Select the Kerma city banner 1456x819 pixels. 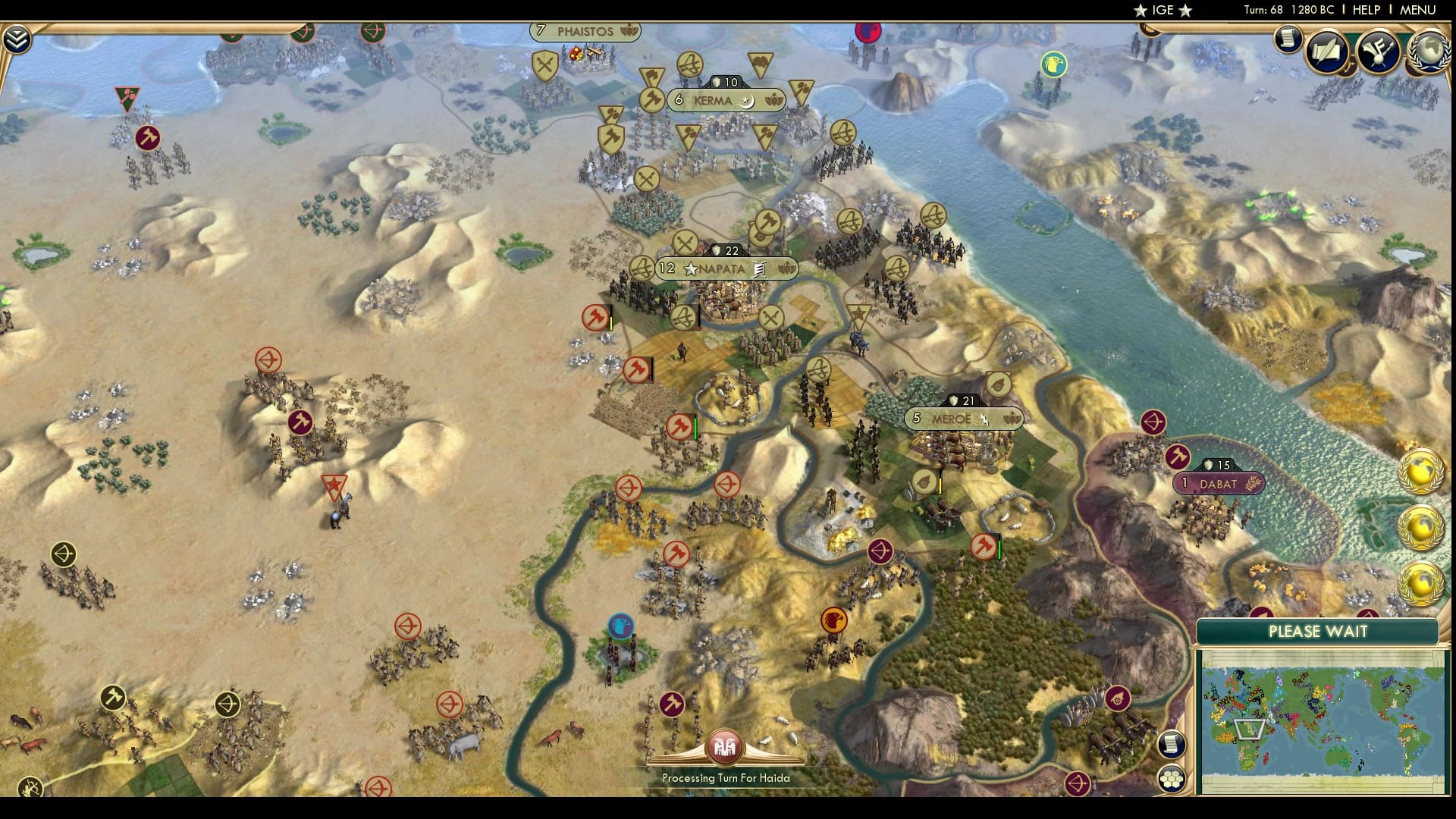pos(725,100)
